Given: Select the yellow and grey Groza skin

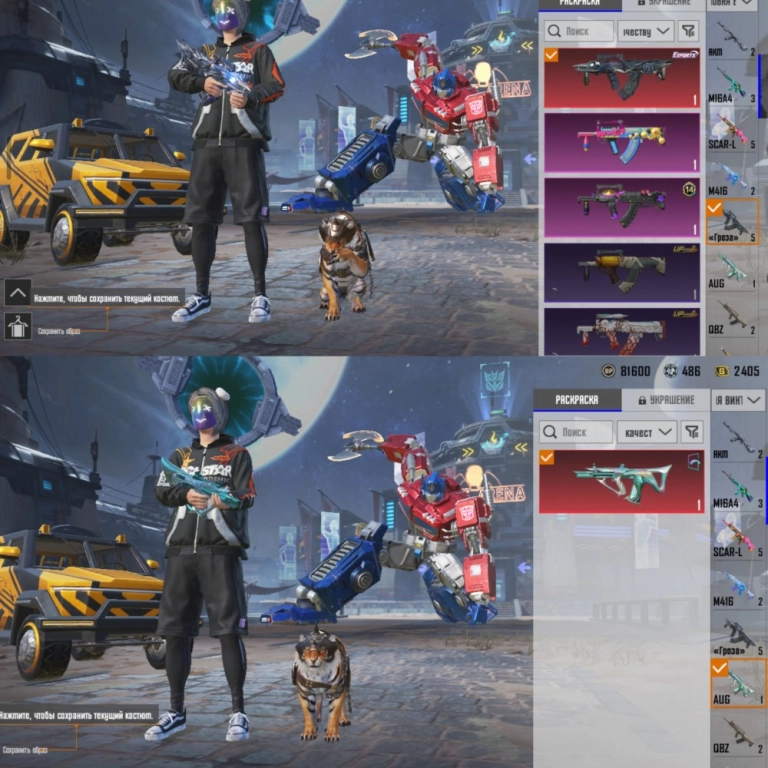Looking at the screenshot, I should (621, 271).
